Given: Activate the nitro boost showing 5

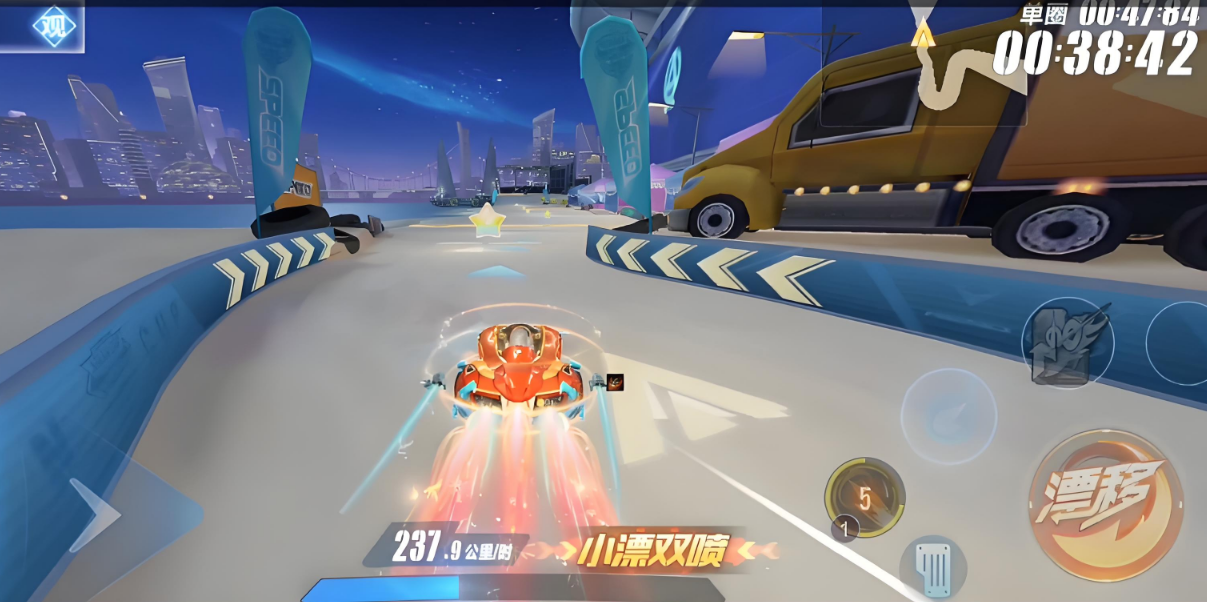Looking at the screenshot, I should click(865, 497).
